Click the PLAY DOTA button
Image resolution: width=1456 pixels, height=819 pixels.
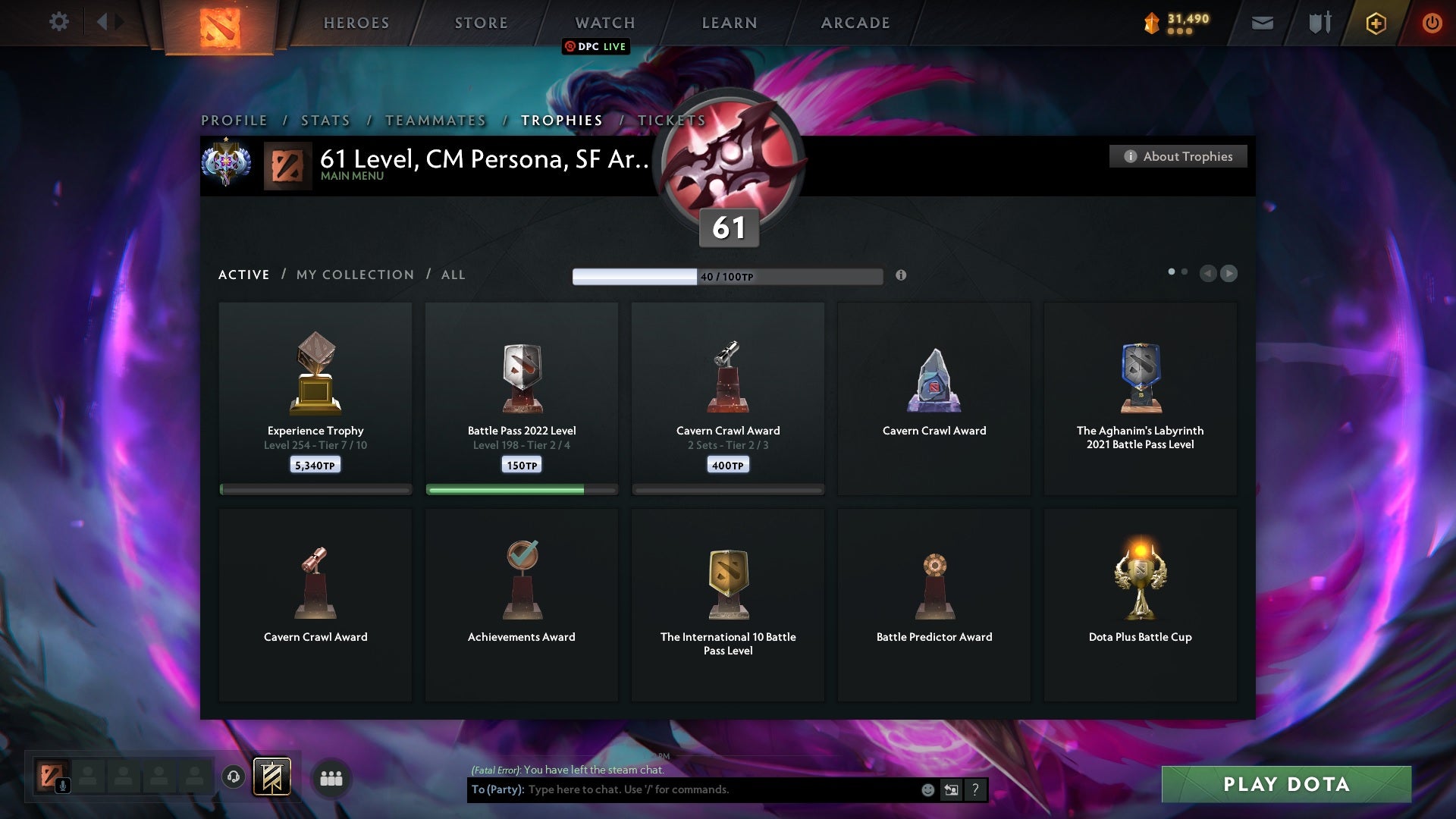pos(1285,785)
